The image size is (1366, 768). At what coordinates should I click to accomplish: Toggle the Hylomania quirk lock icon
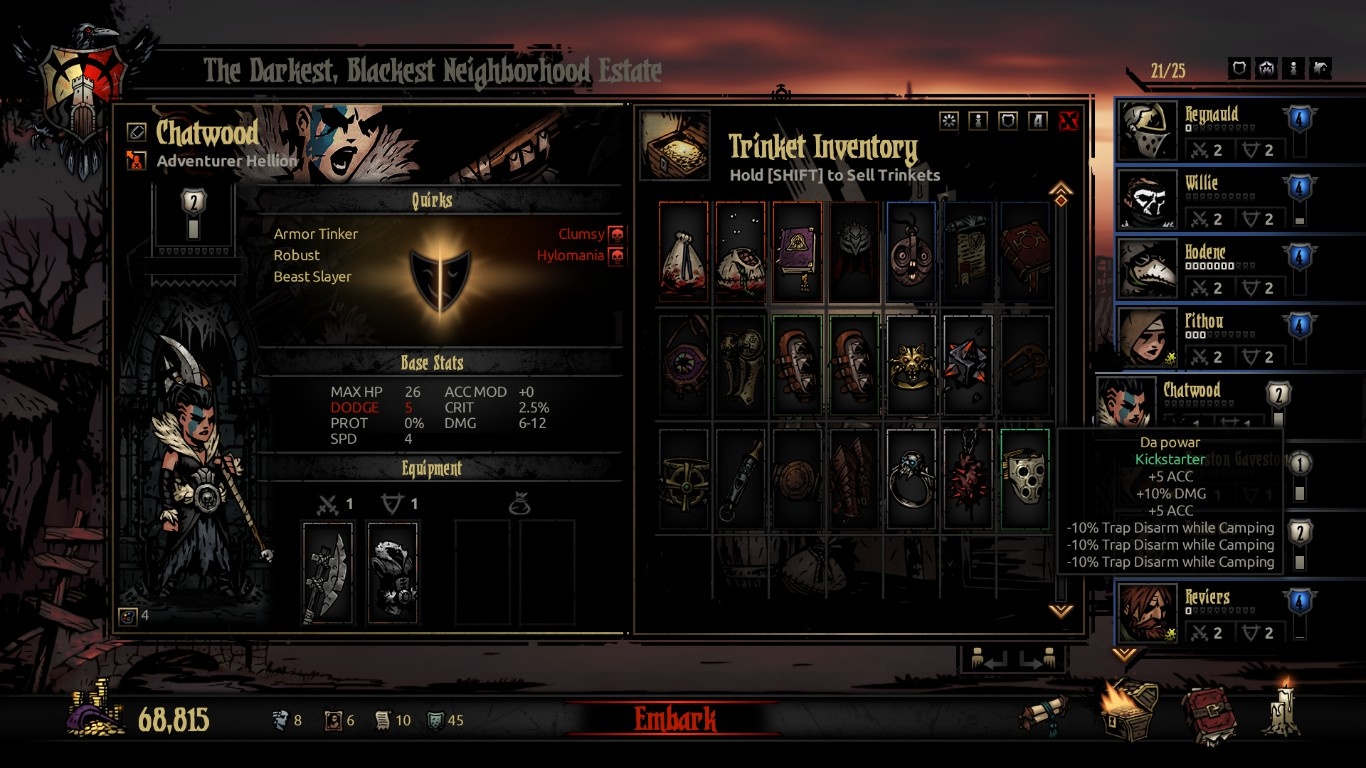point(618,255)
